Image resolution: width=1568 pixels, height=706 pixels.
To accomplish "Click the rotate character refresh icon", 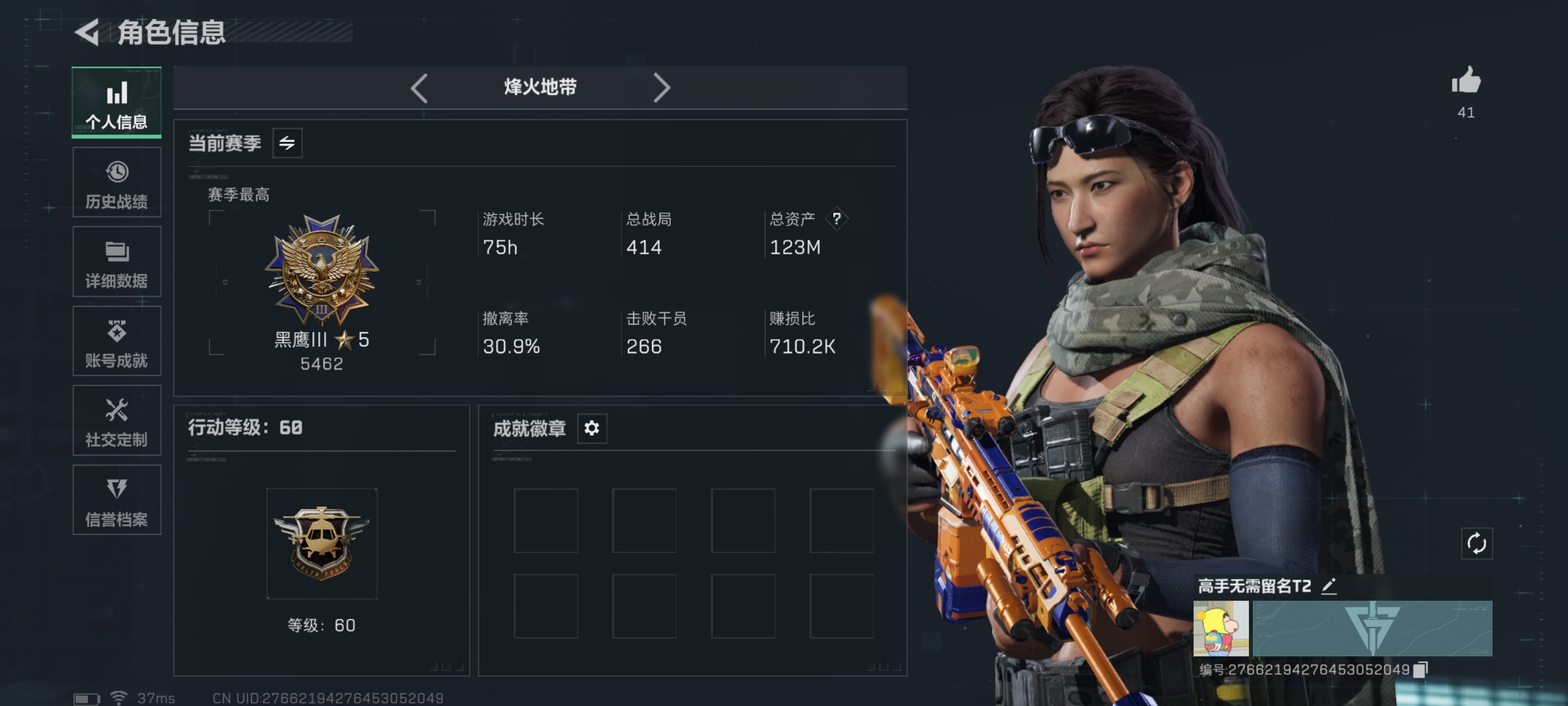I will pyautogui.click(x=1476, y=544).
